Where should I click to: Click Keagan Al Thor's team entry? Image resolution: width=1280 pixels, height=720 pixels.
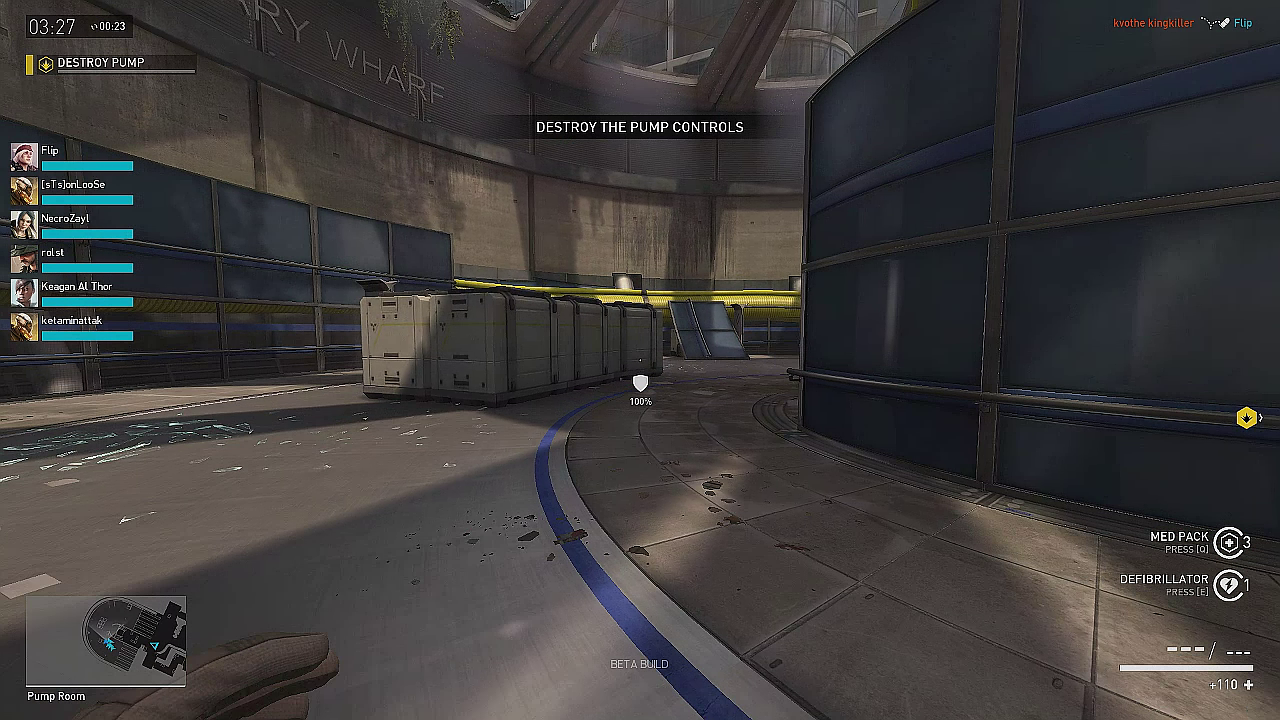pos(72,293)
